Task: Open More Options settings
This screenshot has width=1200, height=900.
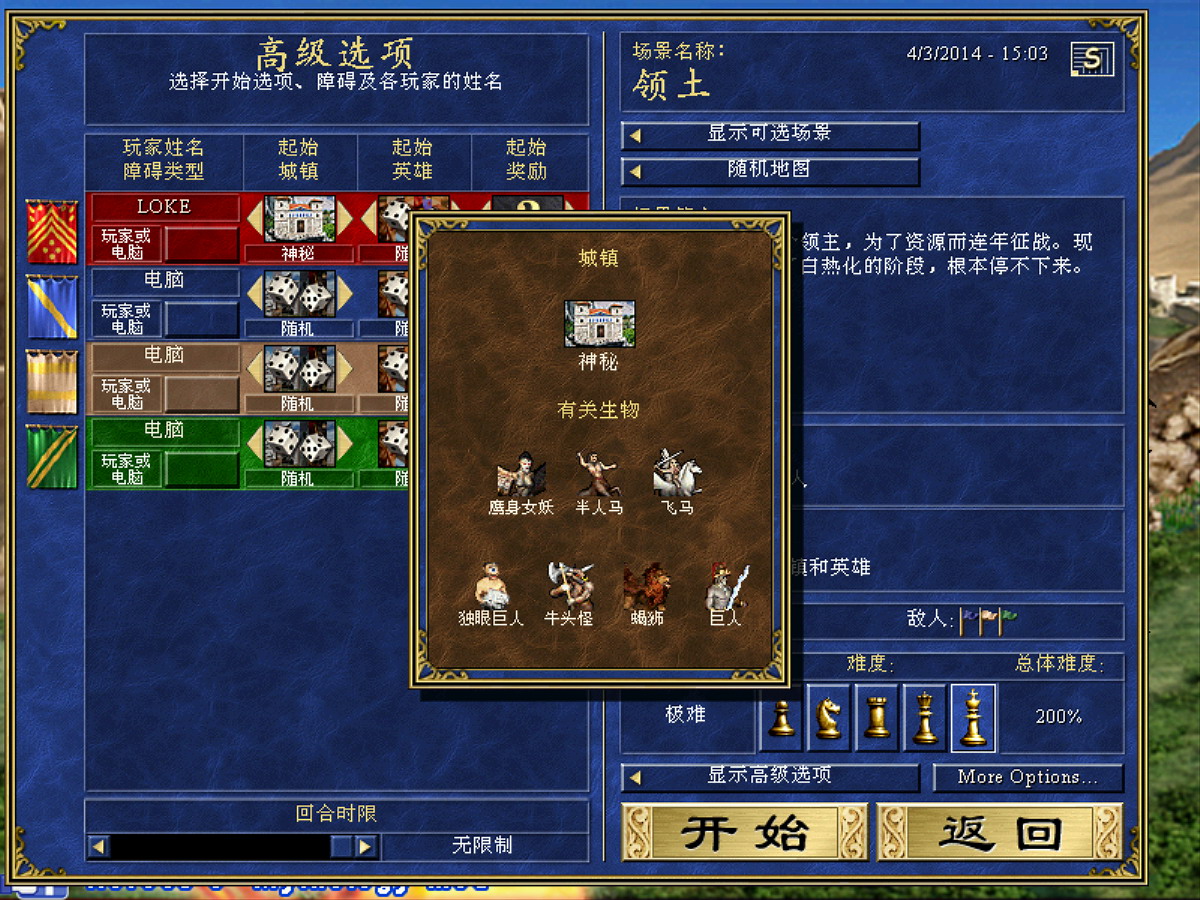Action: tap(1028, 777)
